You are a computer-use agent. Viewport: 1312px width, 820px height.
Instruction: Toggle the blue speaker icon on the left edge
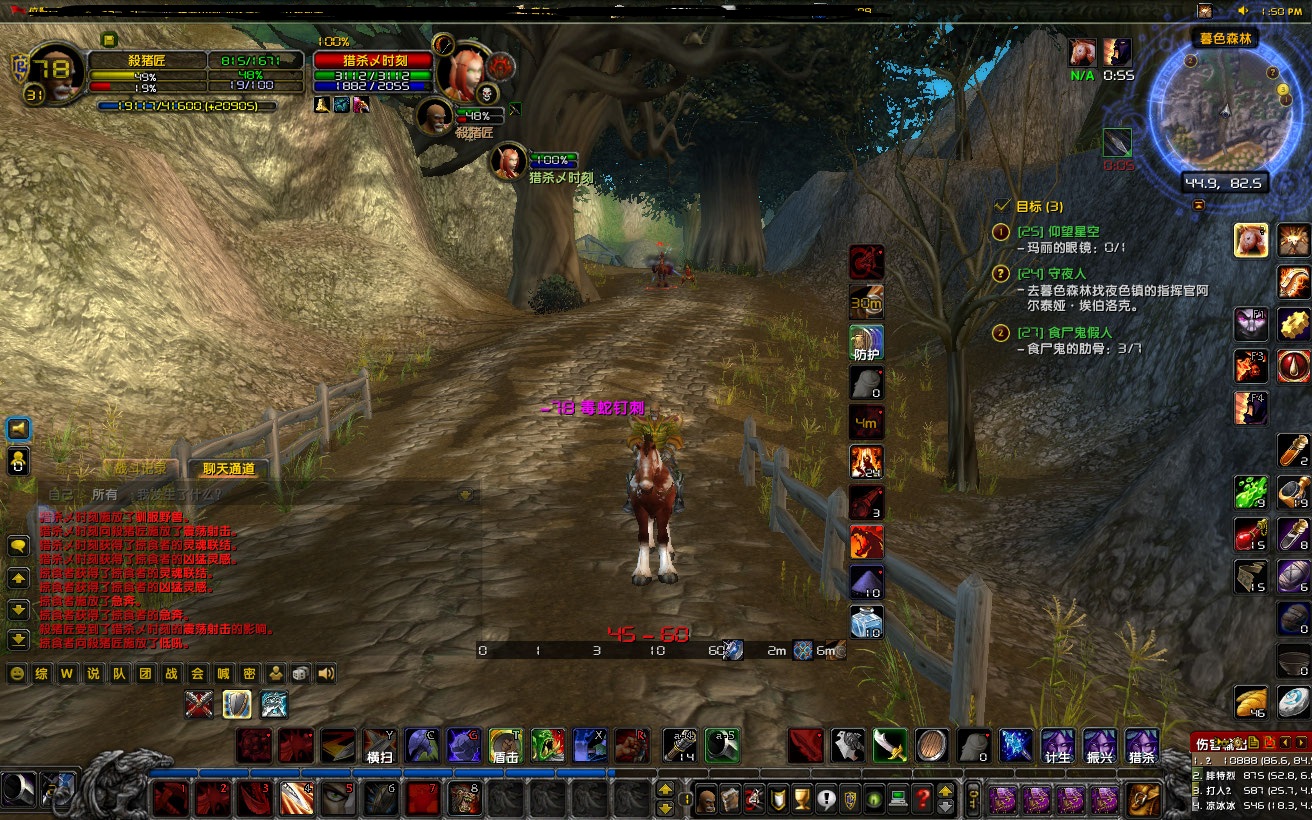click(16, 427)
